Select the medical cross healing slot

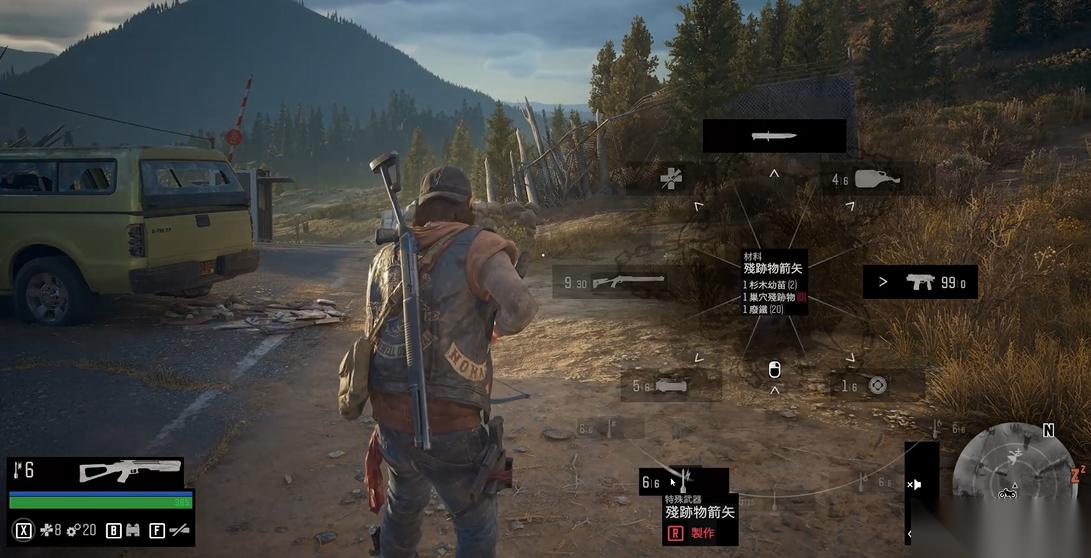click(672, 179)
